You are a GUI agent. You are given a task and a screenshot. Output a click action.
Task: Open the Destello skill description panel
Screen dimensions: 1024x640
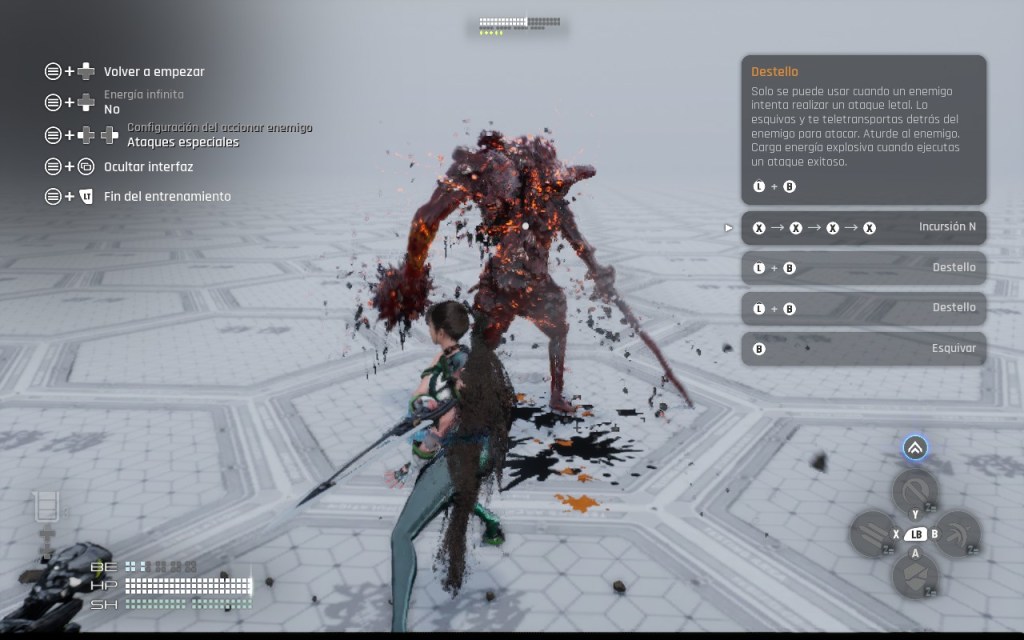(x=863, y=130)
